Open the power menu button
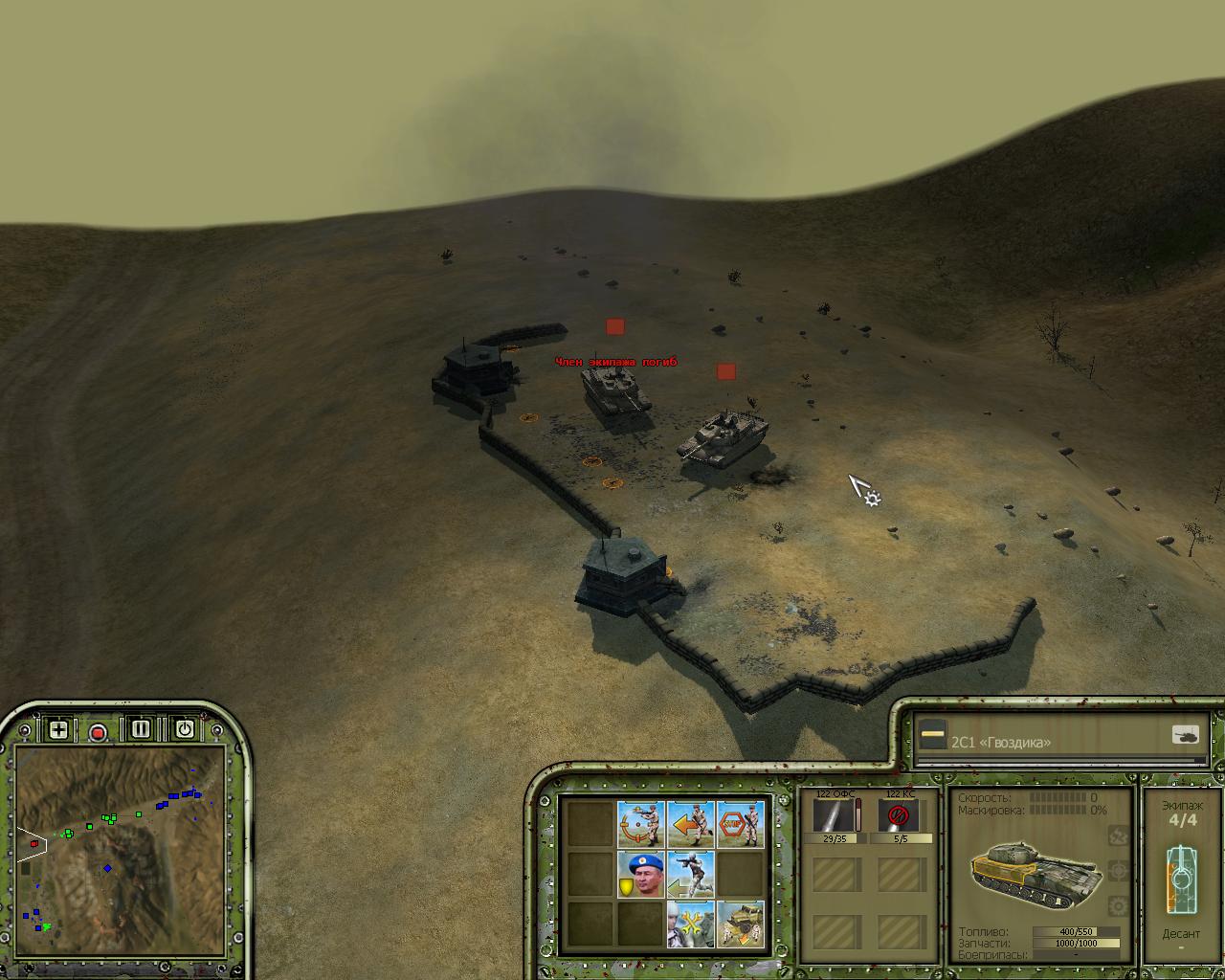This screenshot has width=1225, height=980. point(185,729)
